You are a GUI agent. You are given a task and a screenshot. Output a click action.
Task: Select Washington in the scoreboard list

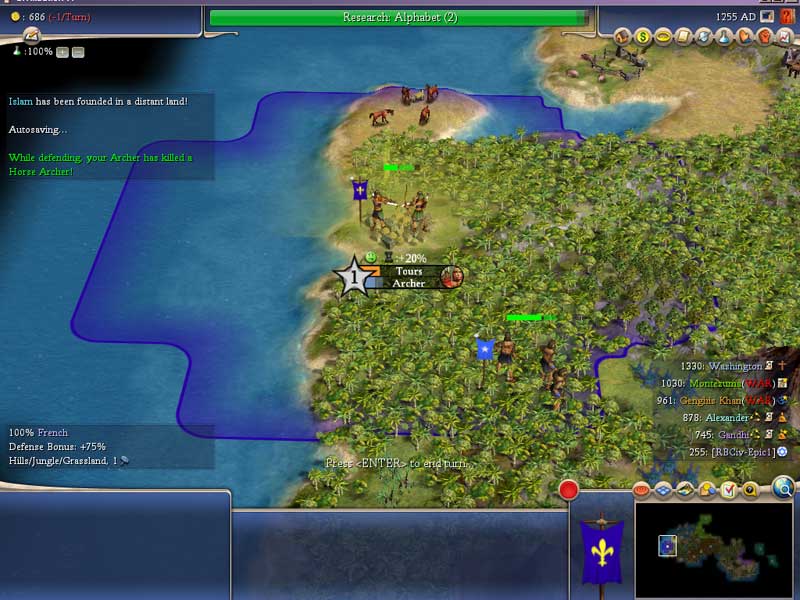click(734, 367)
